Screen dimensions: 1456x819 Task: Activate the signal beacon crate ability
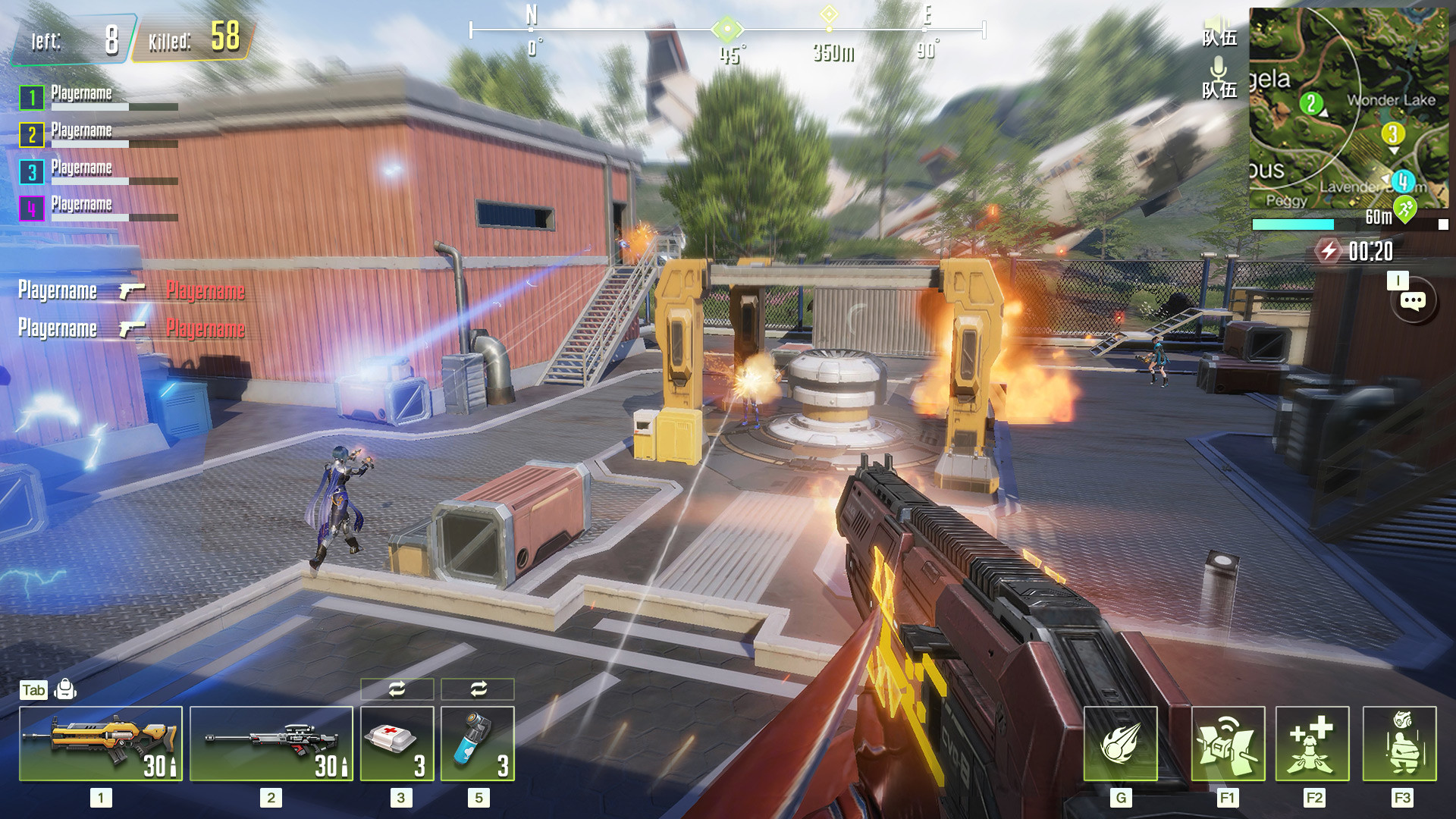[1228, 743]
